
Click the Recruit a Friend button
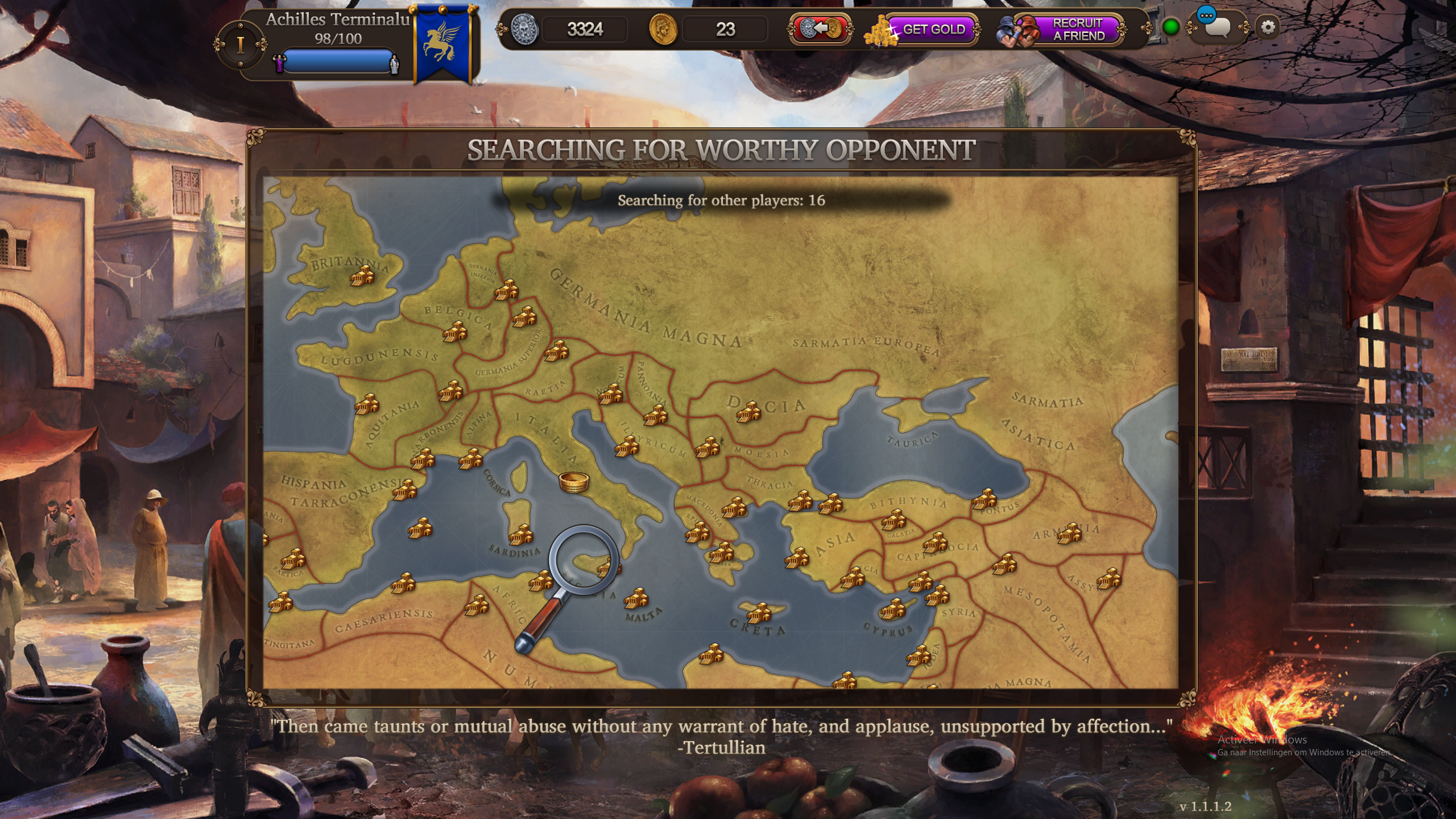1068,30
